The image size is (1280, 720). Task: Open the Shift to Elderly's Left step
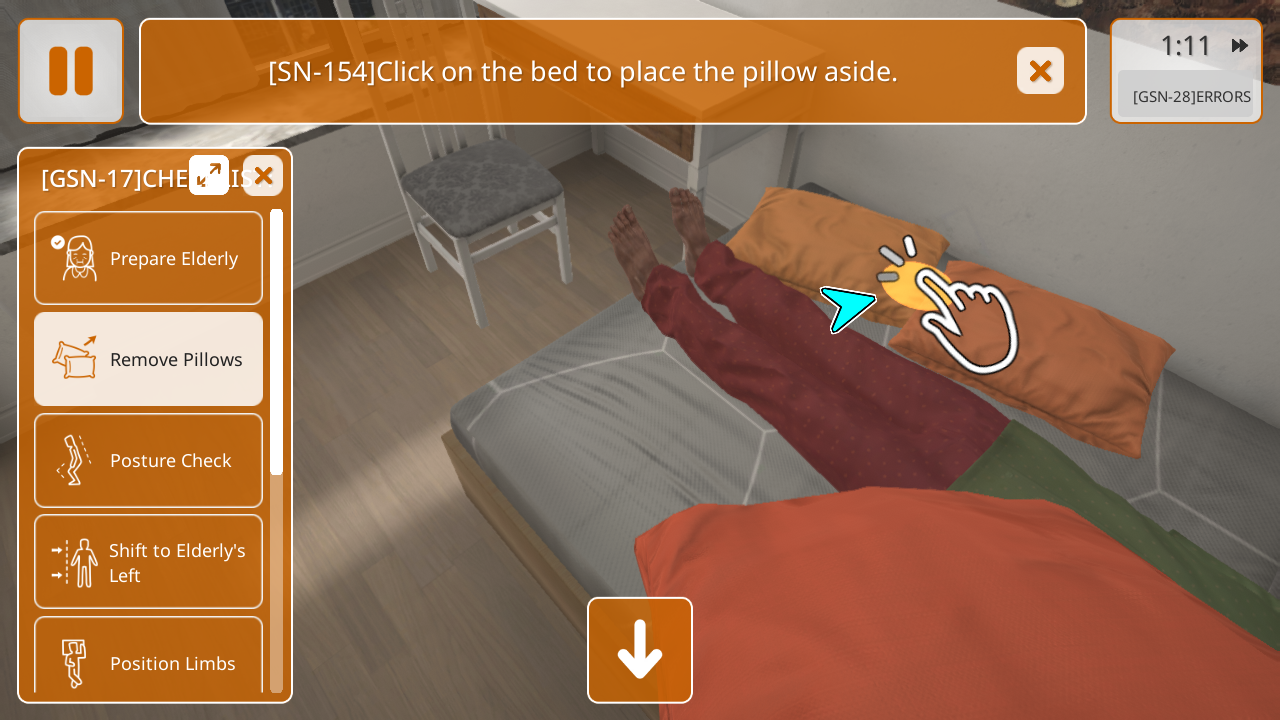[149, 562]
